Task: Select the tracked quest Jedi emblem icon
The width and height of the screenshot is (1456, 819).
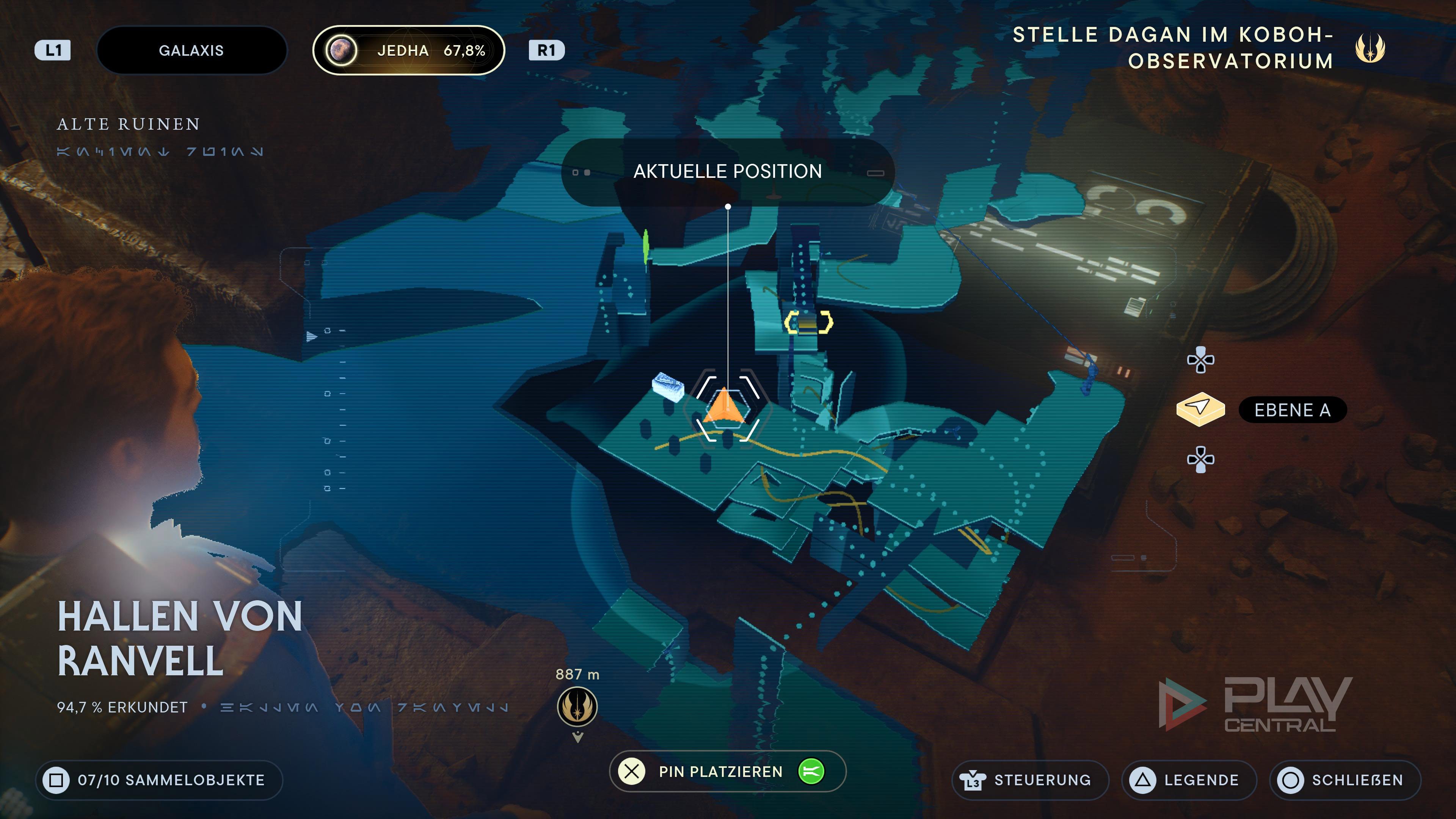Action: pos(1370,48)
